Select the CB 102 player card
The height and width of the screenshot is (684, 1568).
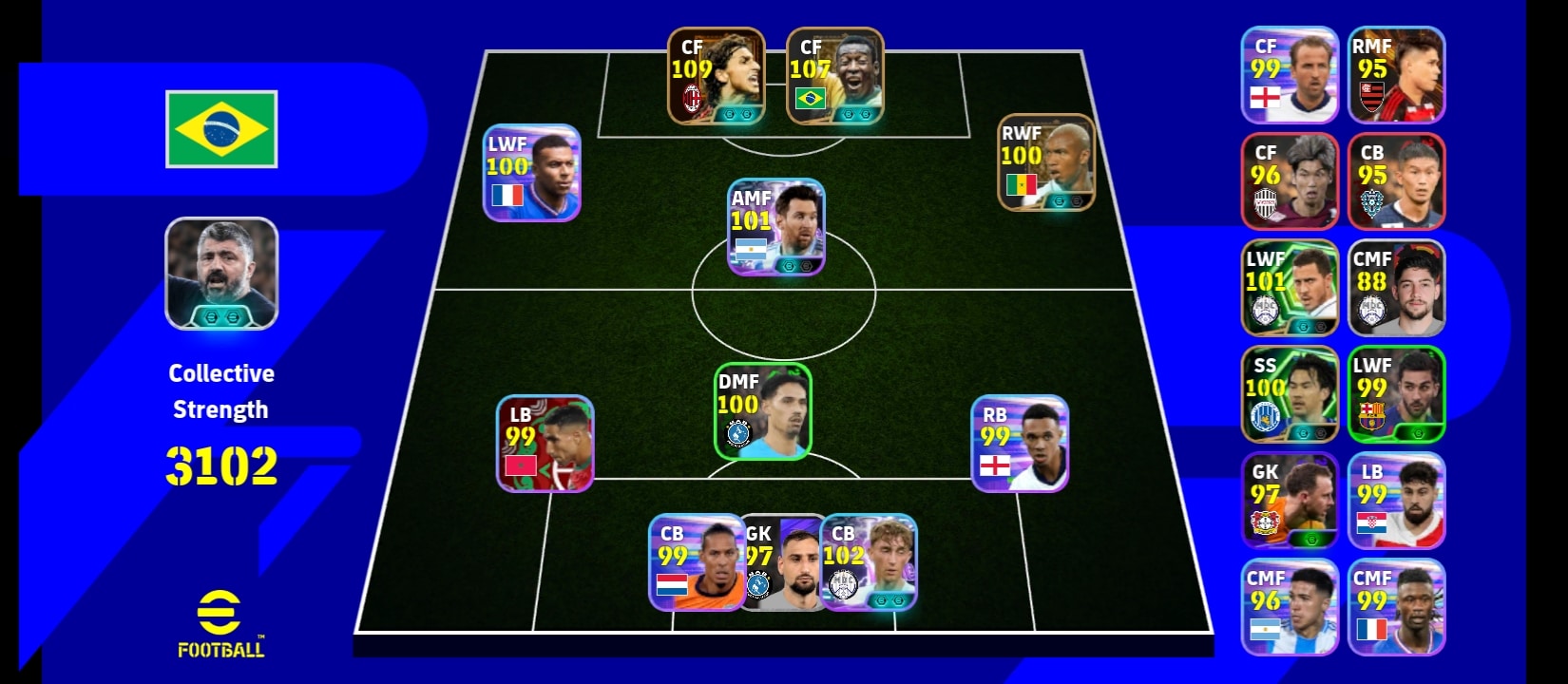(x=869, y=562)
